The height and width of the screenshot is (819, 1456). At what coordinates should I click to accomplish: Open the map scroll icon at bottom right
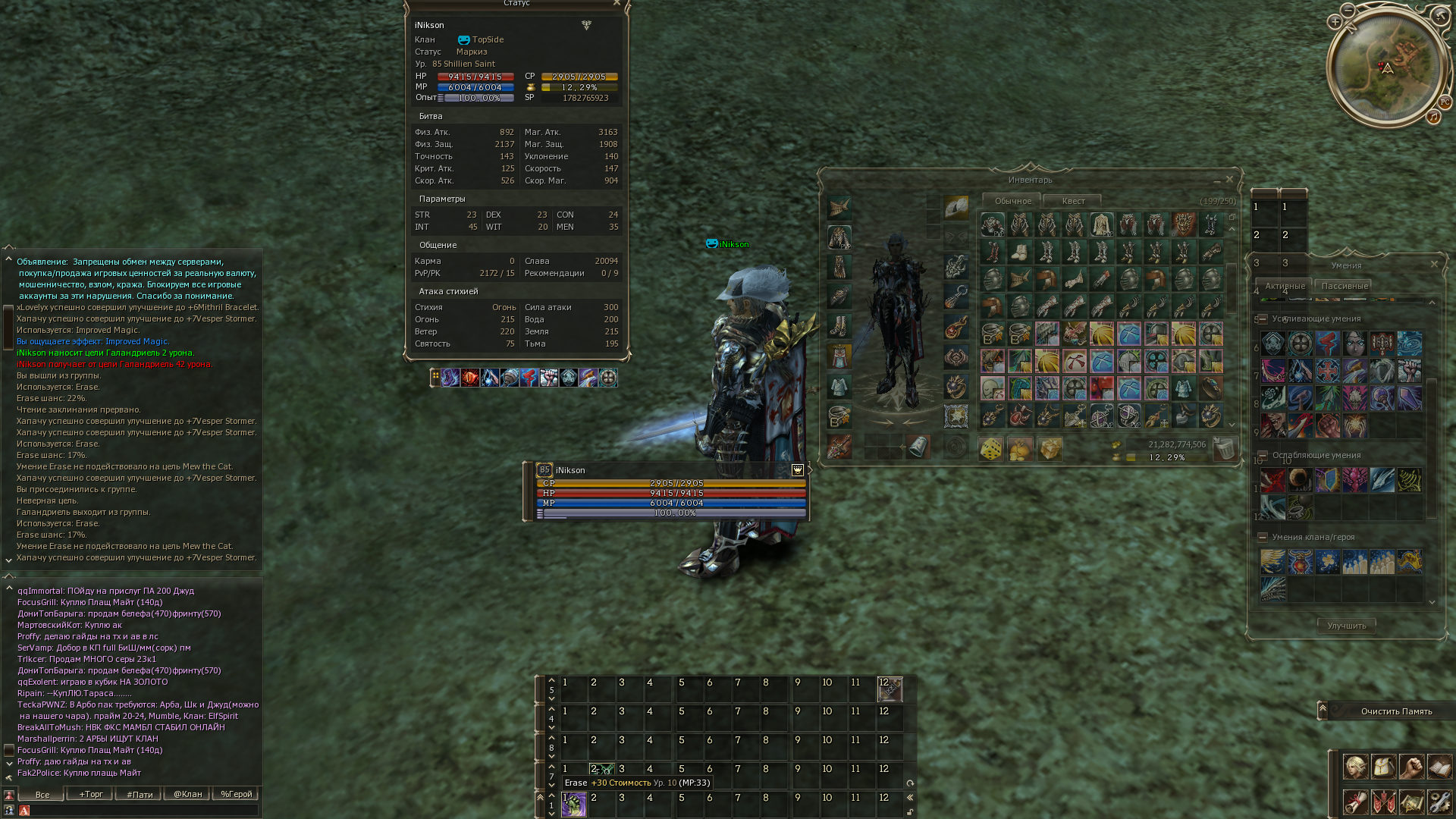(x=1411, y=803)
